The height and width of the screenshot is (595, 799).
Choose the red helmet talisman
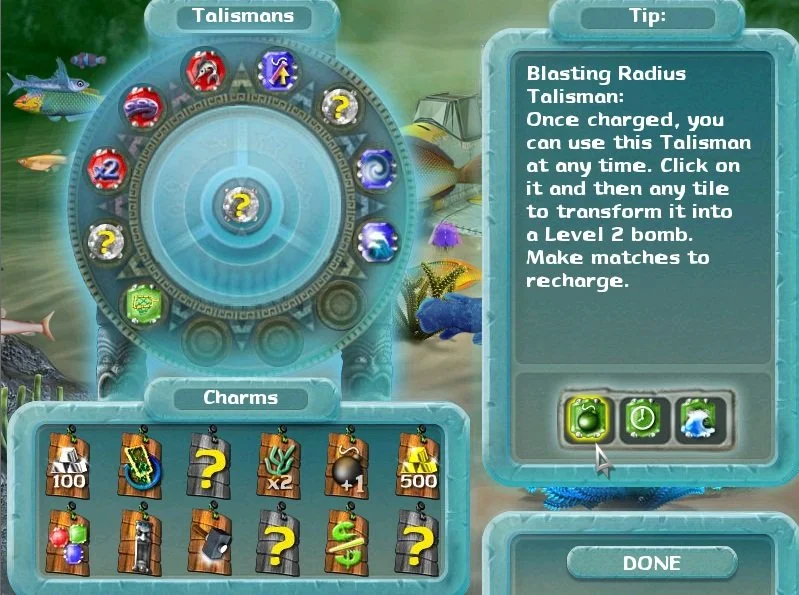[x=203, y=71]
